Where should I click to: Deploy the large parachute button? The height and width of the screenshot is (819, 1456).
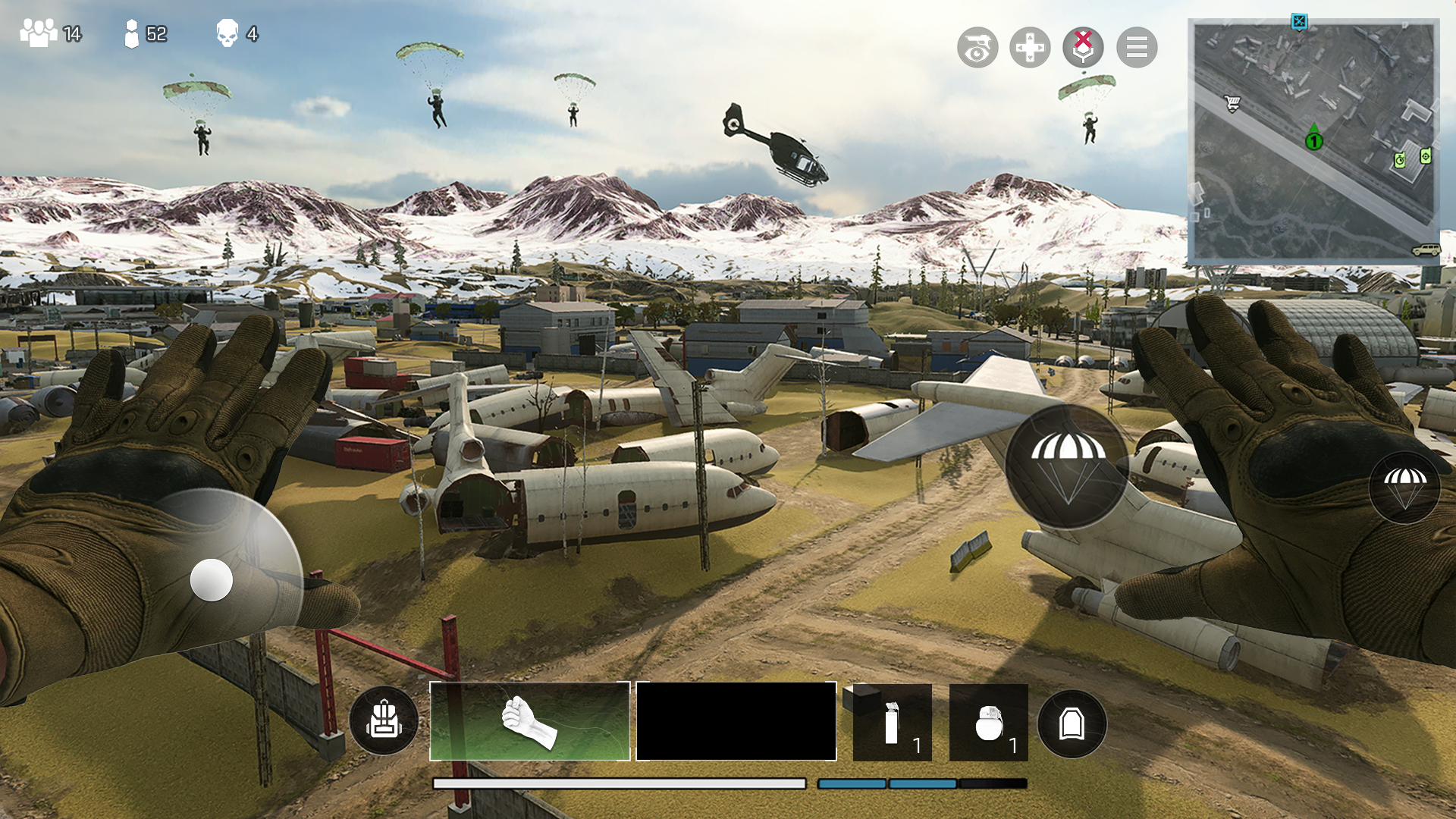(1067, 466)
